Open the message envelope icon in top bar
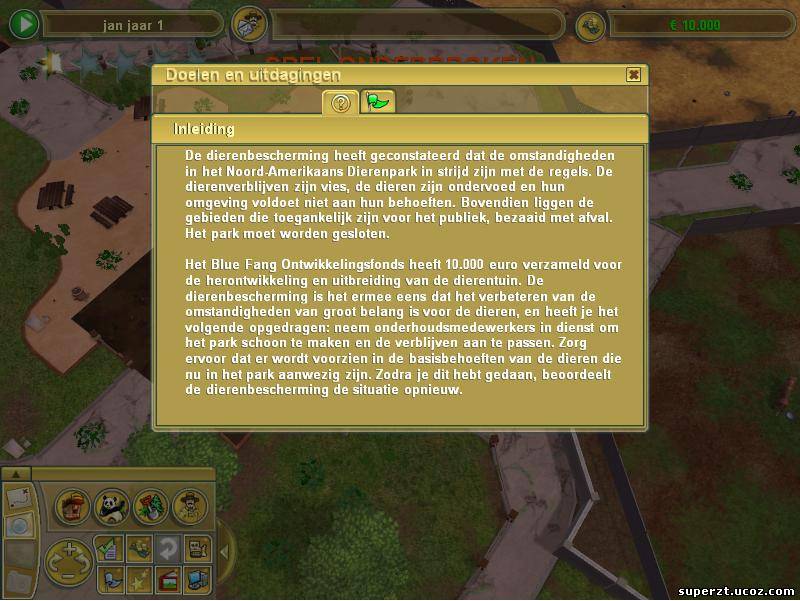This screenshot has width=800, height=601. [x=247, y=24]
